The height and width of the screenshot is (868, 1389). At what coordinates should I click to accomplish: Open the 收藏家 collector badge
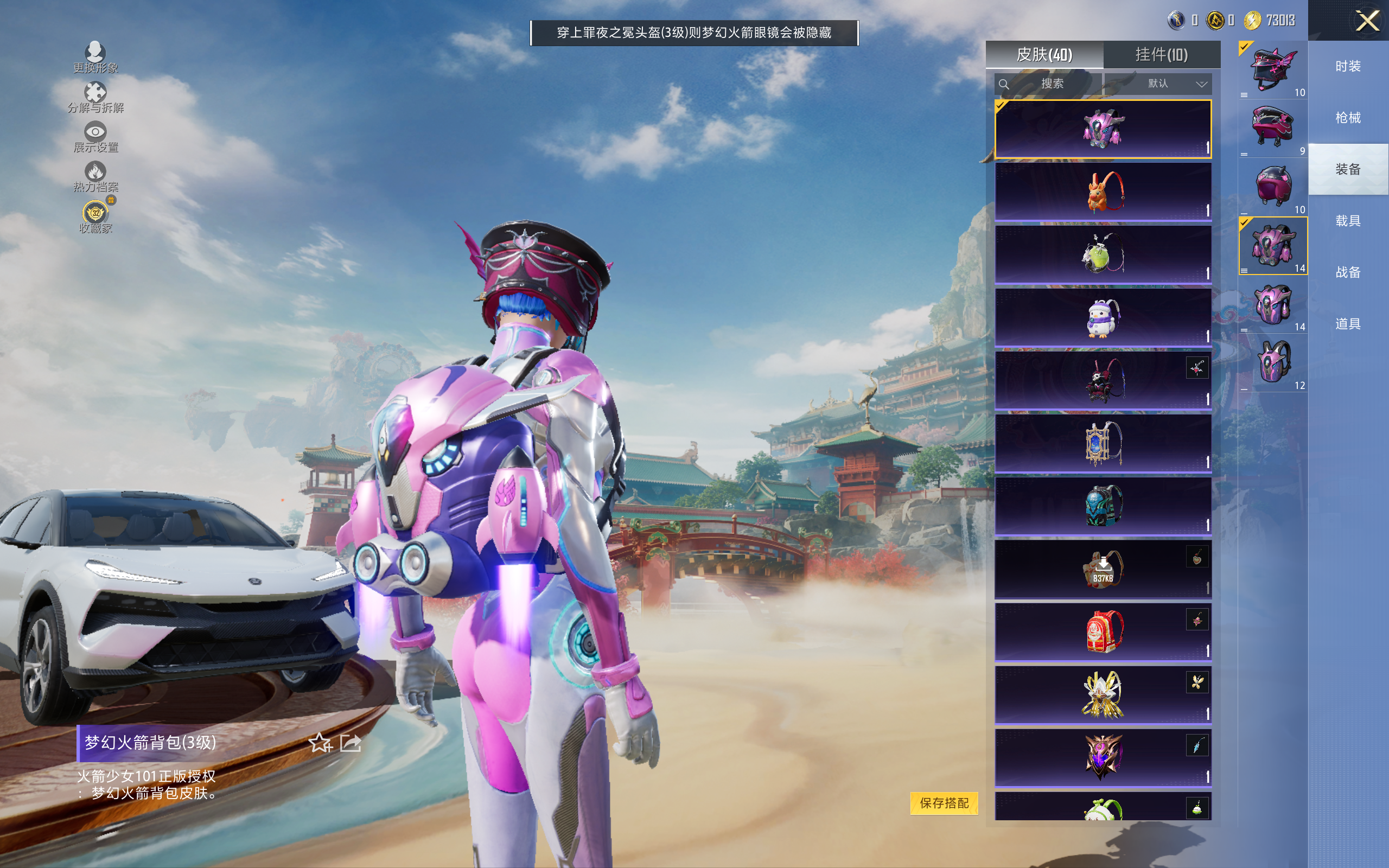pyautogui.click(x=95, y=216)
